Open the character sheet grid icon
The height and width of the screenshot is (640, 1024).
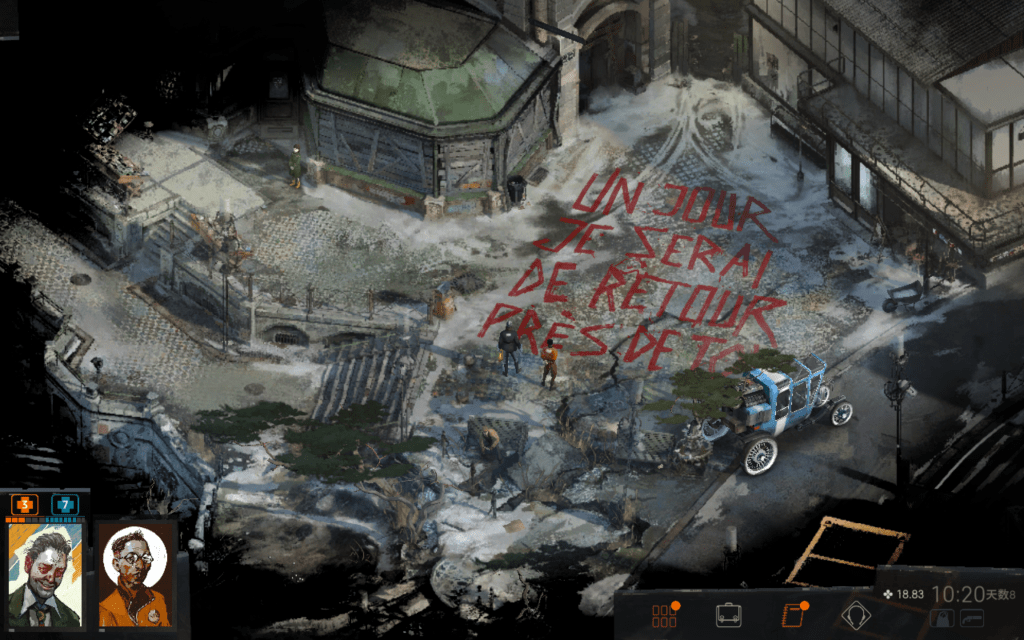[x=663, y=615]
